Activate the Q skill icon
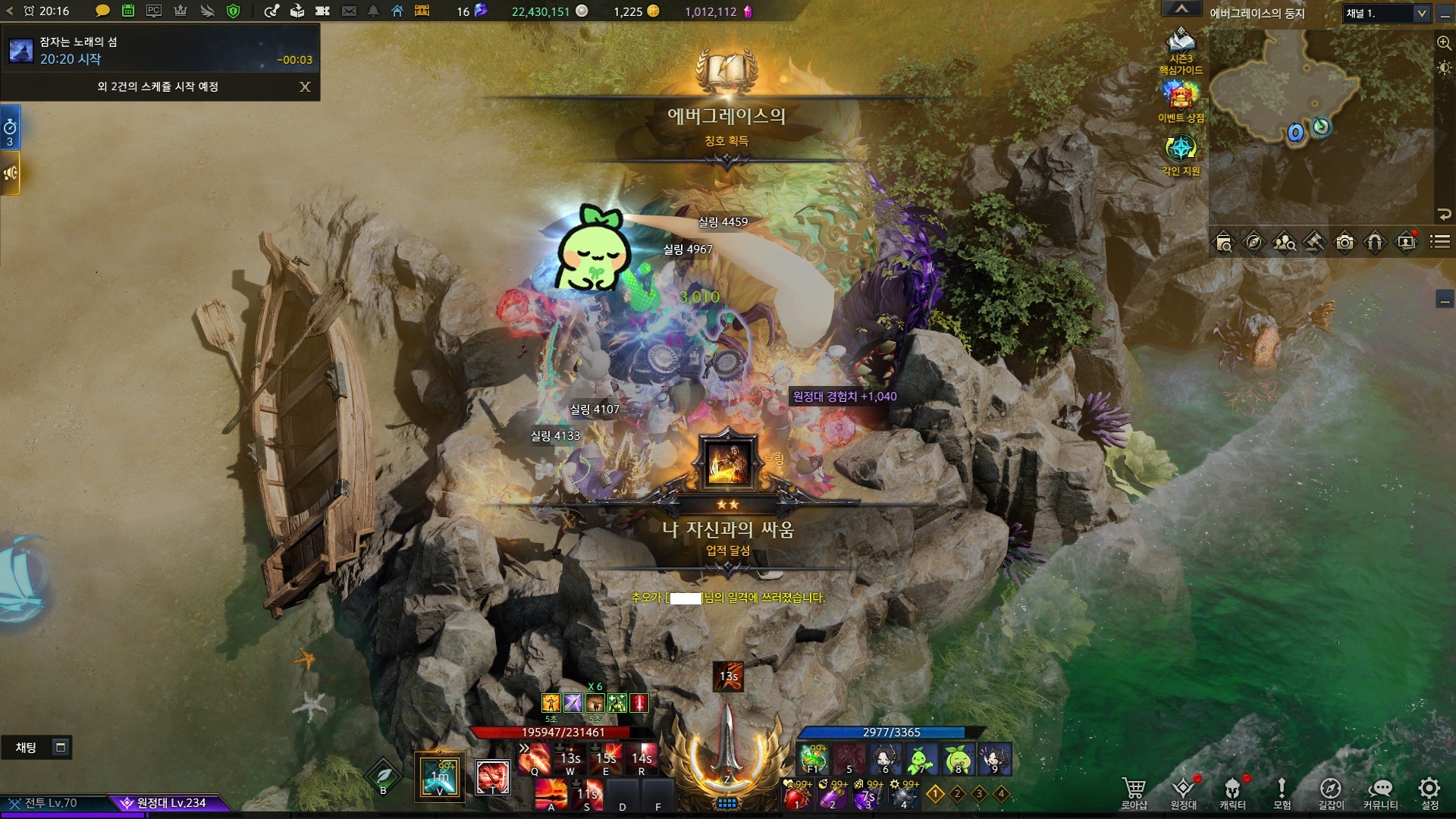This screenshot has width=1456, height=819. (x=535, y=758)
